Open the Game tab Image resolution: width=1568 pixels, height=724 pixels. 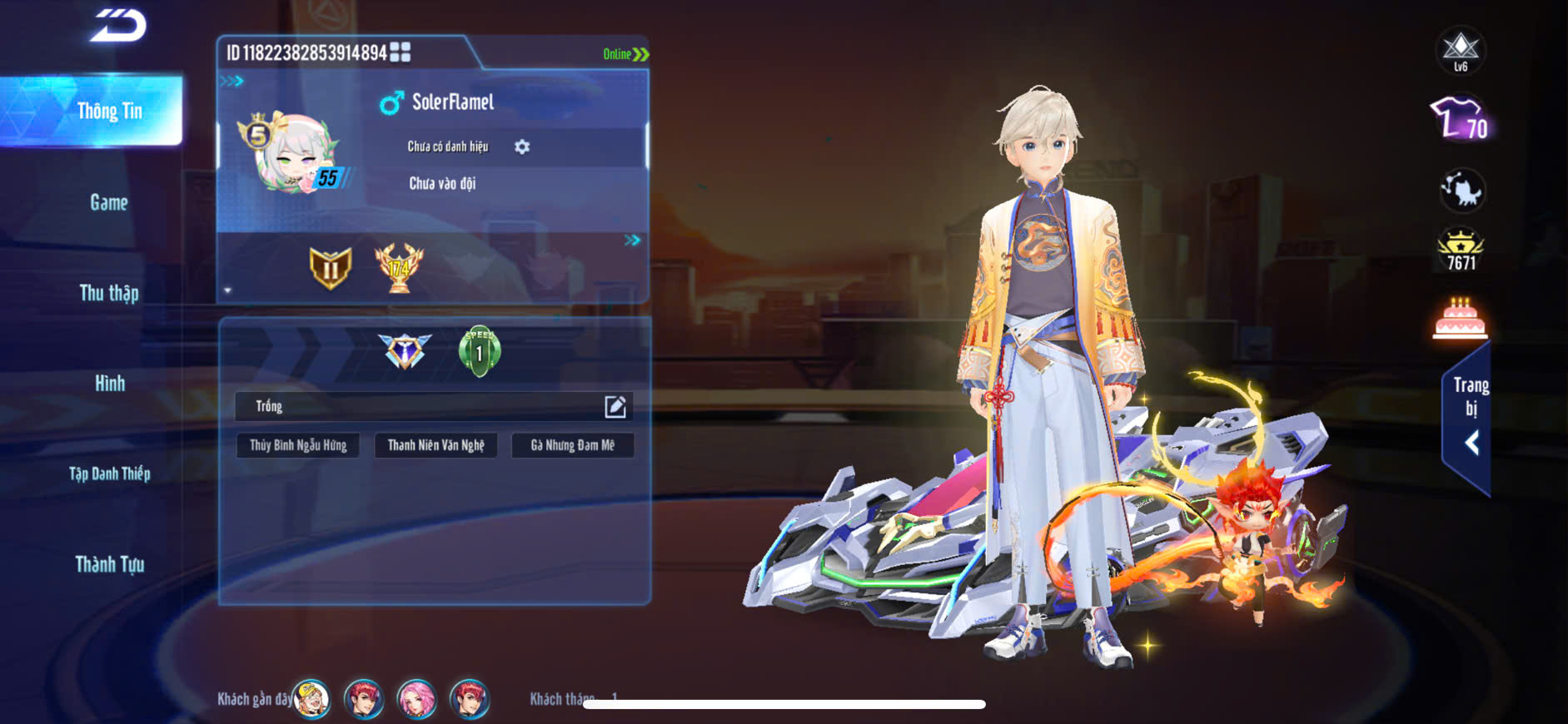[x=109, y=202]
